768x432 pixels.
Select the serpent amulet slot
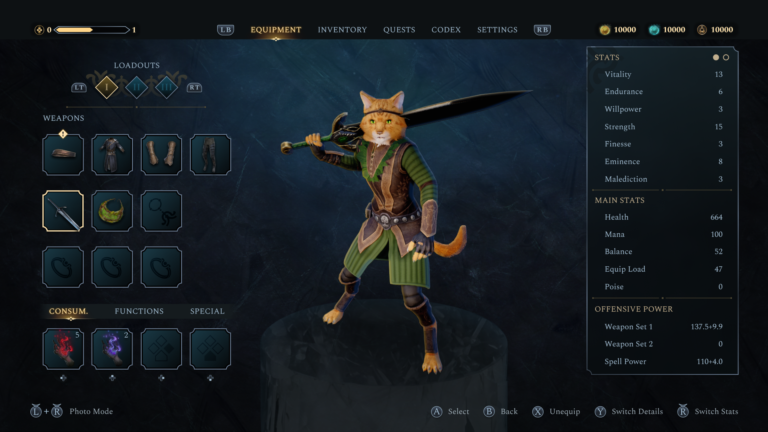tap(161, 211)
